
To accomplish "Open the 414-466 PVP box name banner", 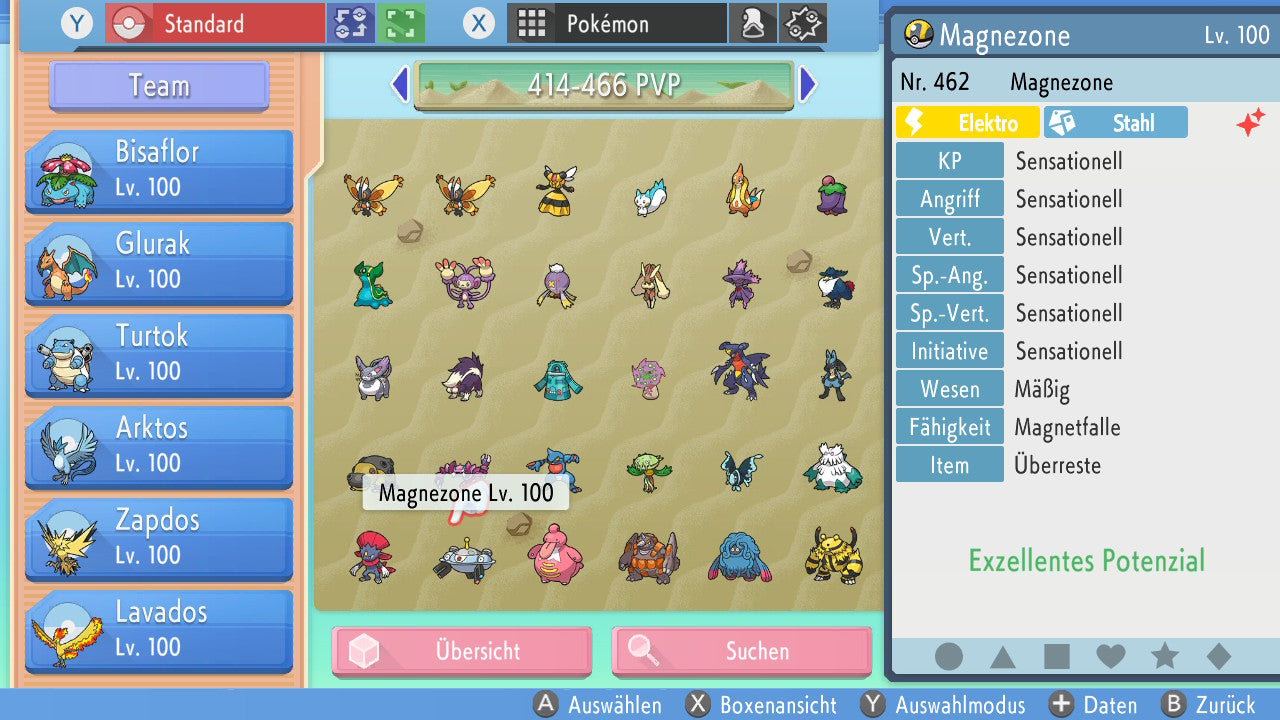I will point(603,86).
